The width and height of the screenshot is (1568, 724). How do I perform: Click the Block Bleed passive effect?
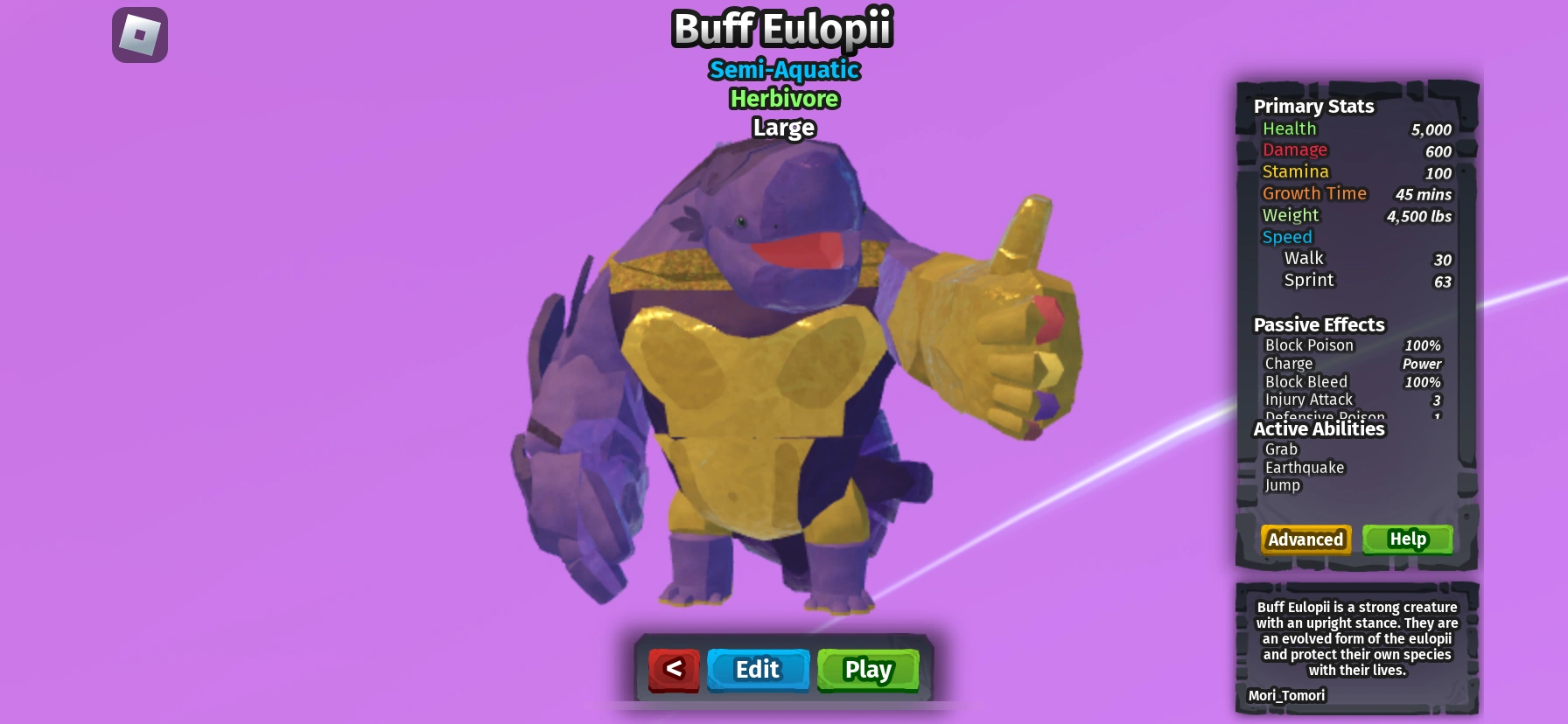[x=1305, y=381]
